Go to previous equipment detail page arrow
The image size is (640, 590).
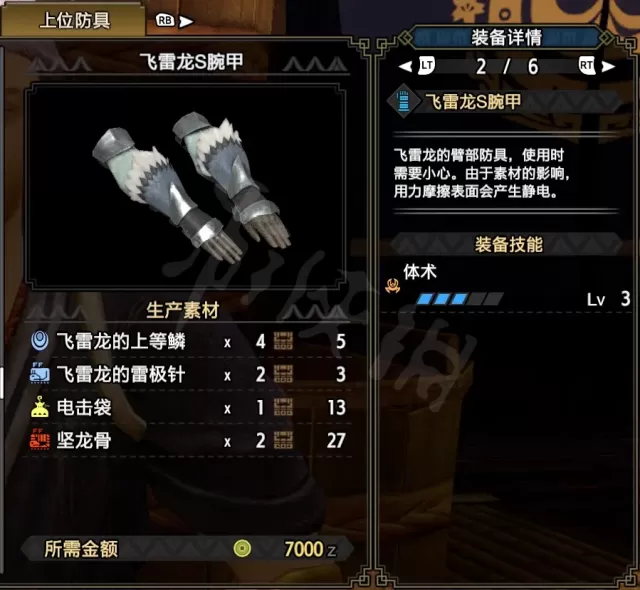404,66
